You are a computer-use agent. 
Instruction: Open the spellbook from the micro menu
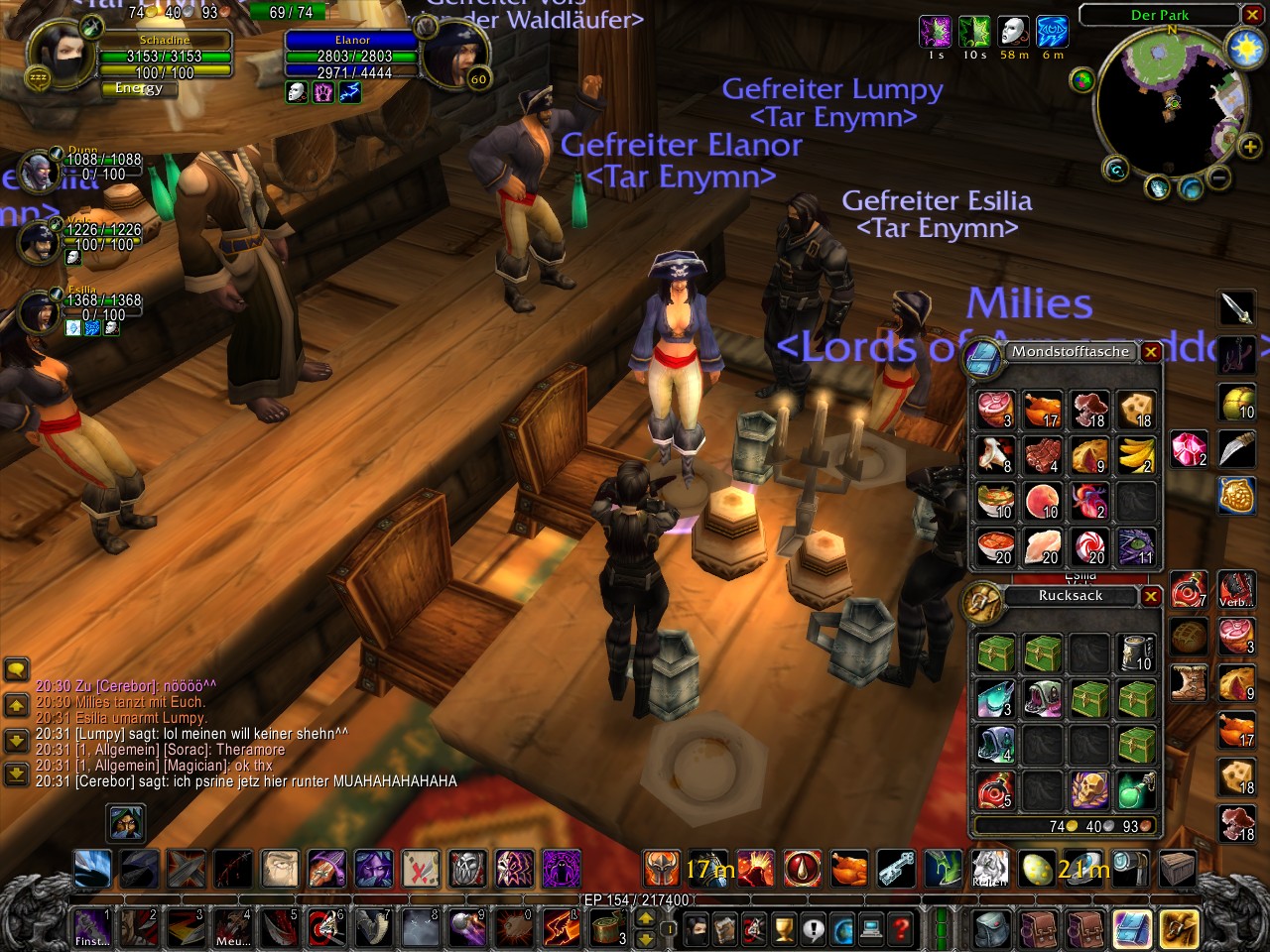(x=724, y=929)
